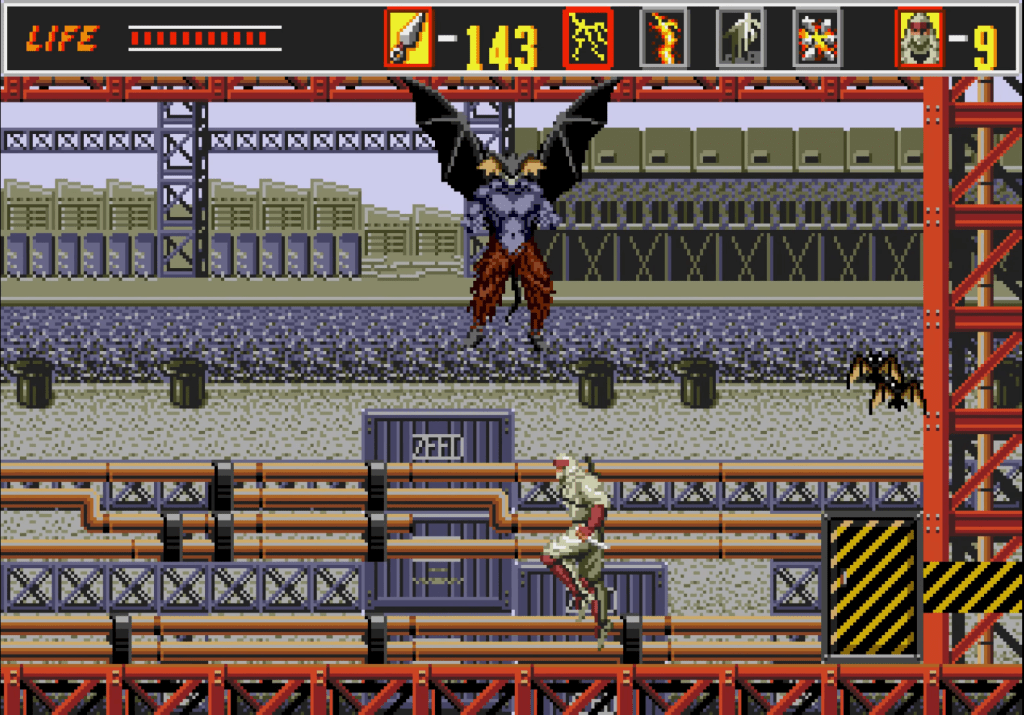Screen dimensions: 1024x715
Task: Select the Ikazuchi lightning ninjutsu icon
Action: [x=587, y=38]
